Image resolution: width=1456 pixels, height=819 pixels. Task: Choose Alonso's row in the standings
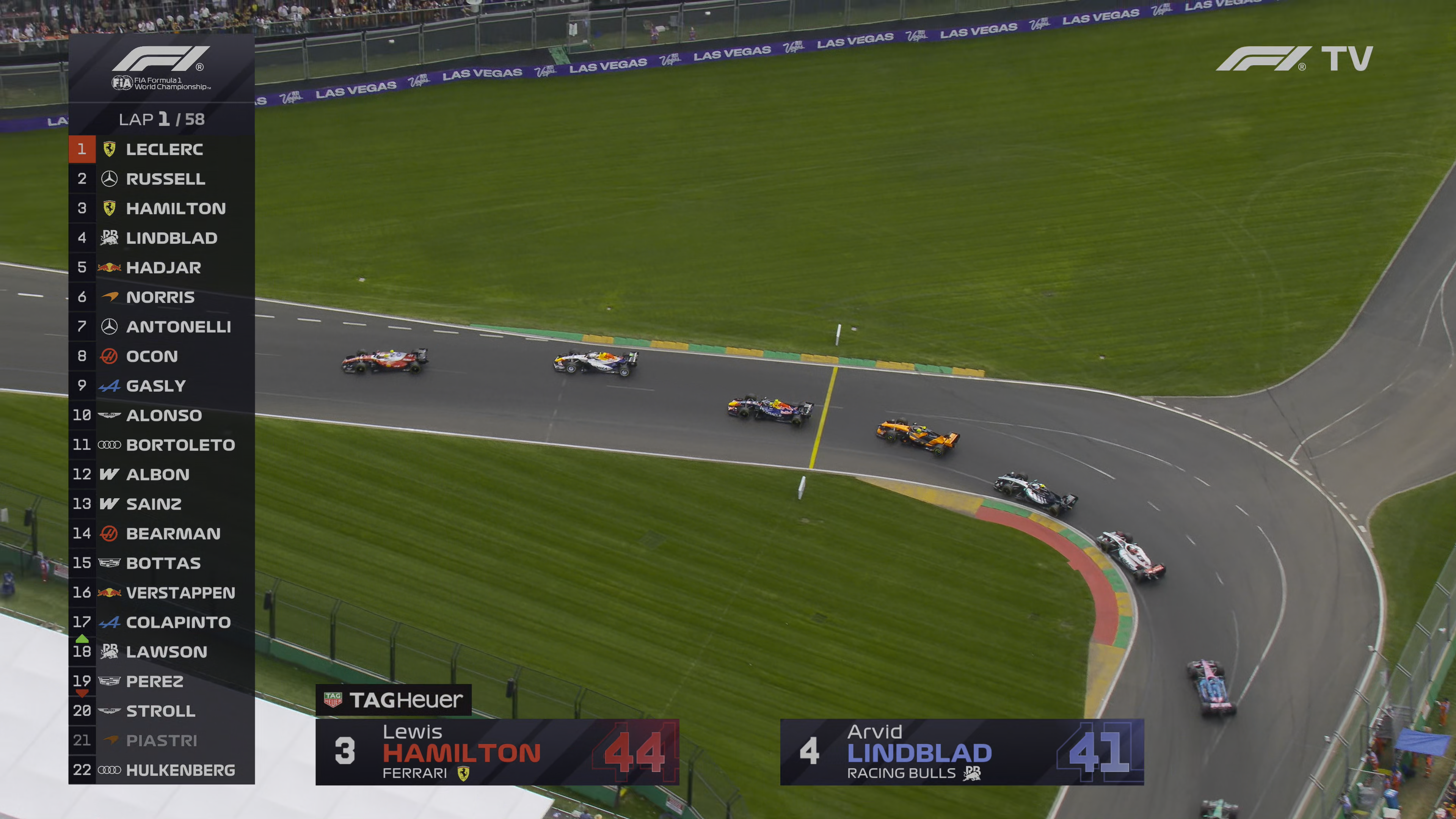[x=162, y=416]
